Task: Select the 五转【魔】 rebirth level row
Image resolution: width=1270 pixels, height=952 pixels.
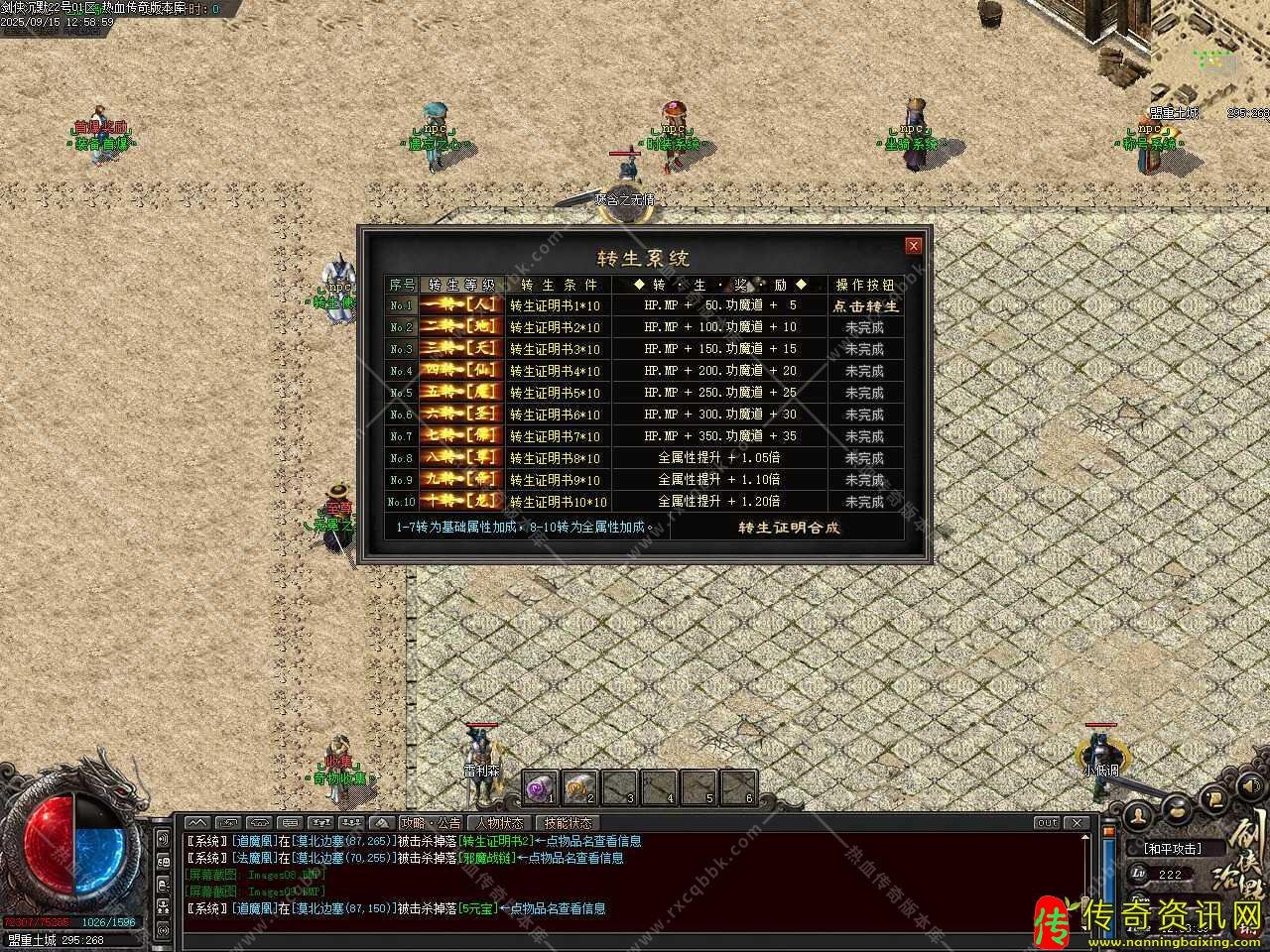Action: pyautogui.click(x=461, y=393)
